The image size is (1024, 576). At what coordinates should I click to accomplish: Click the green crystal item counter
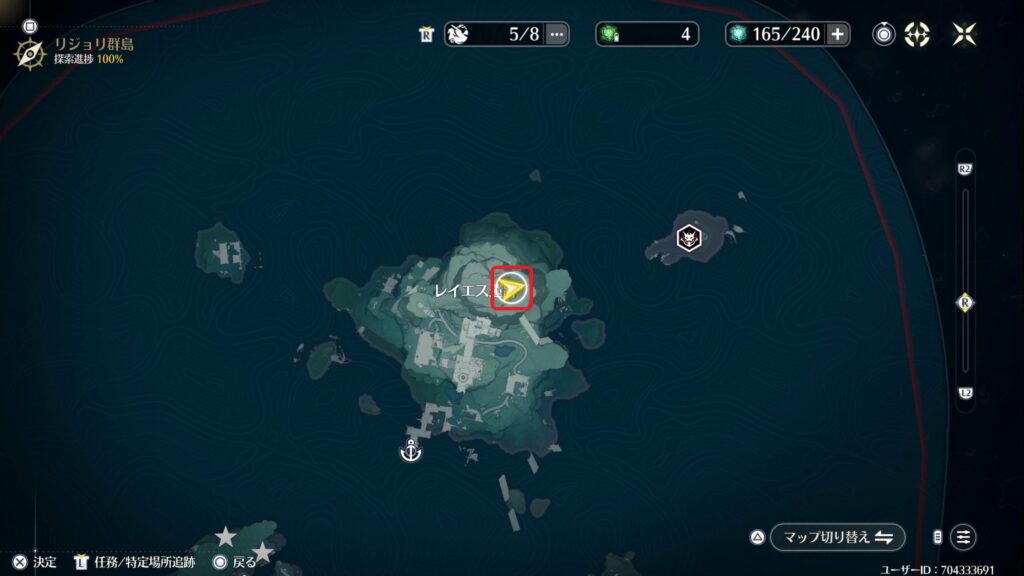pos(647,34)
